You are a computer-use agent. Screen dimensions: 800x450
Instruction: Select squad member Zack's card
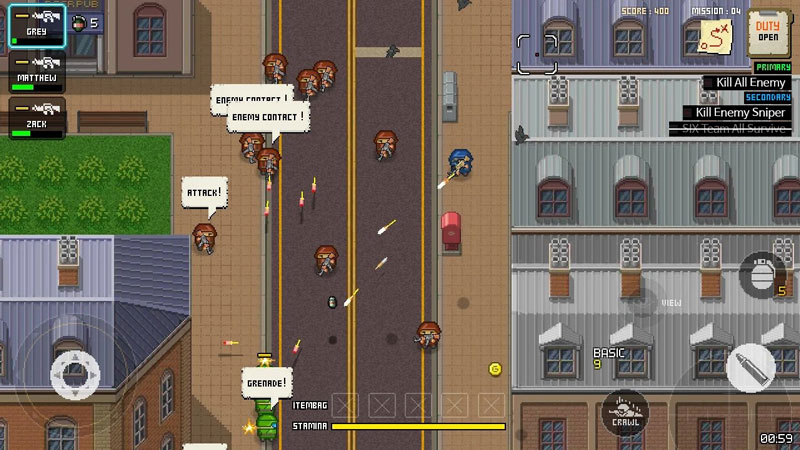tap(37, 119)
